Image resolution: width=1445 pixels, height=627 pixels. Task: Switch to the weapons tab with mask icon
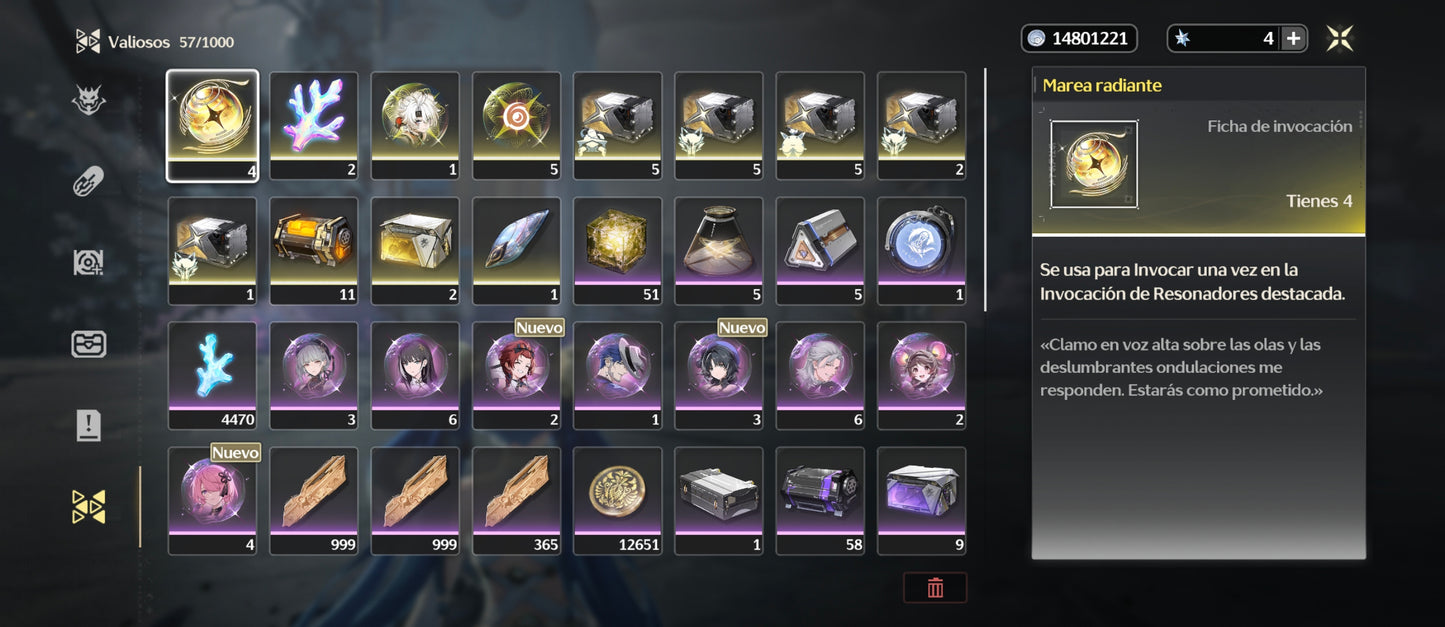(x=88, y=100)
